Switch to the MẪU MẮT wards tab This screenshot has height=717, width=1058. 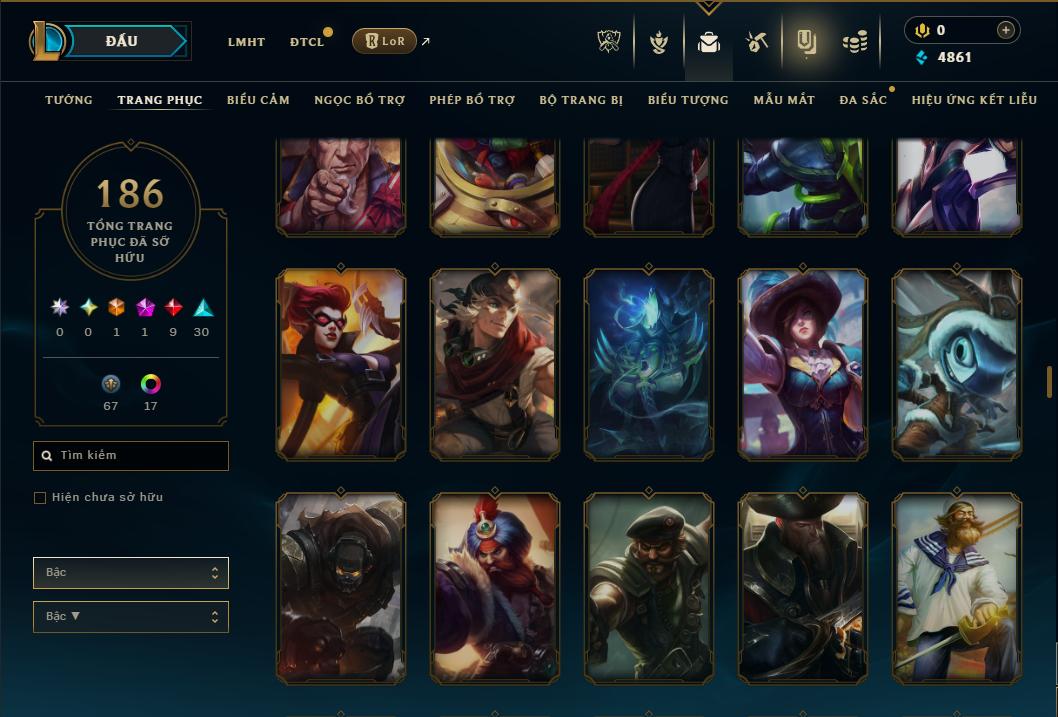(784, 100)
